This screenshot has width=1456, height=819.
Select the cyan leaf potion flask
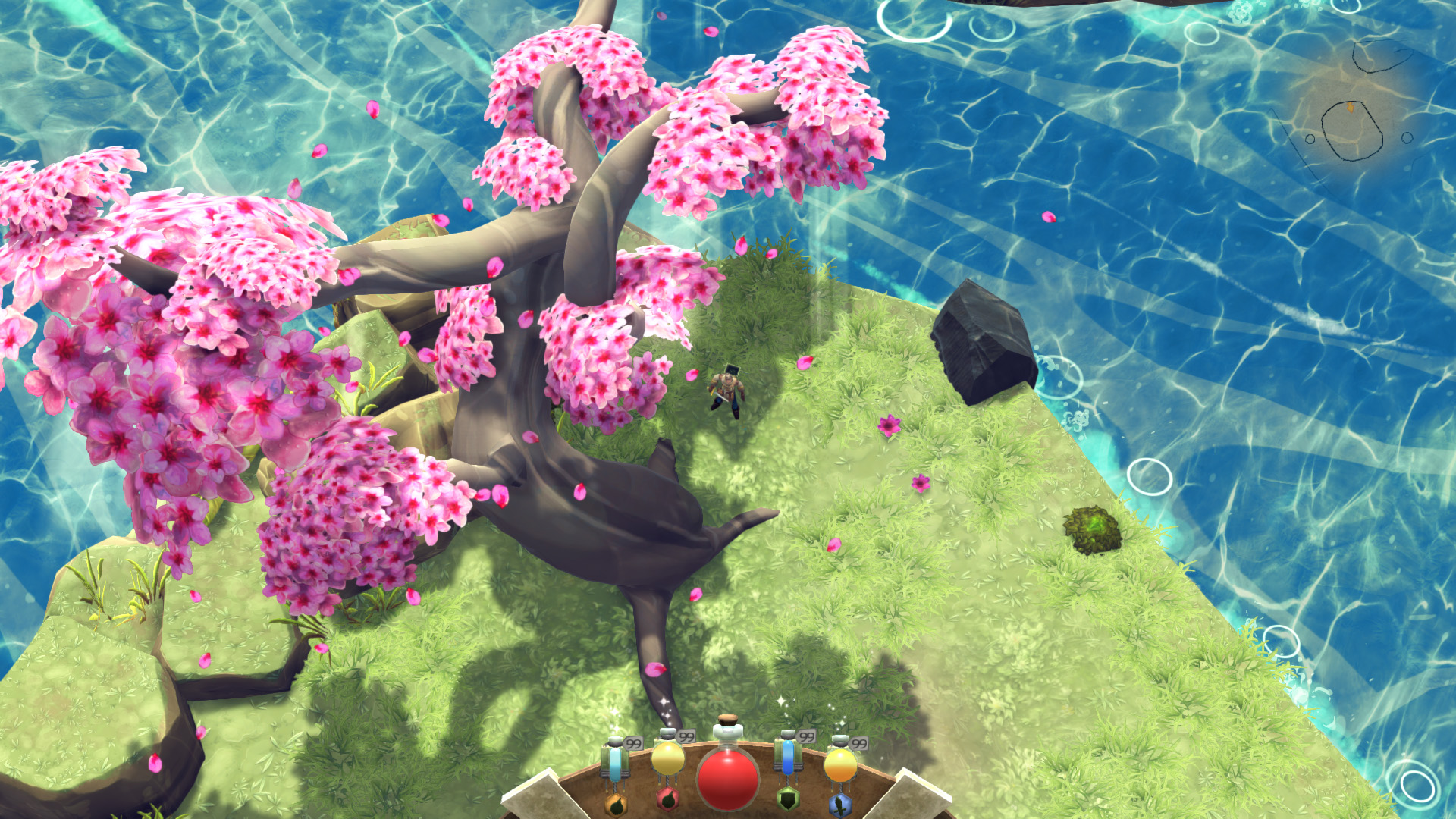tap(617, 761)
